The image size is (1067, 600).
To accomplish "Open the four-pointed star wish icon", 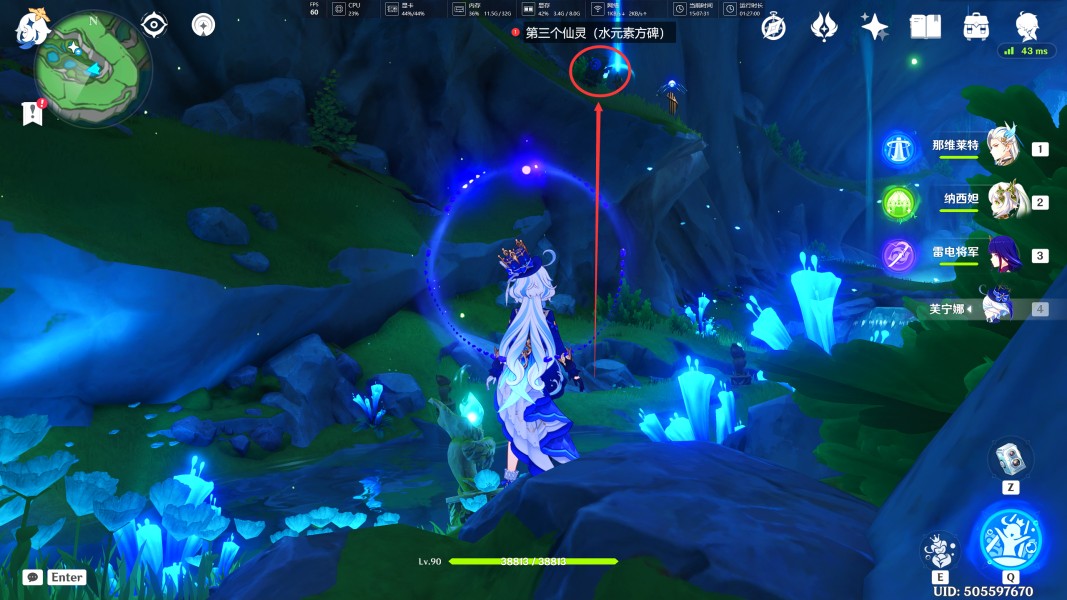I will [875, 27].
